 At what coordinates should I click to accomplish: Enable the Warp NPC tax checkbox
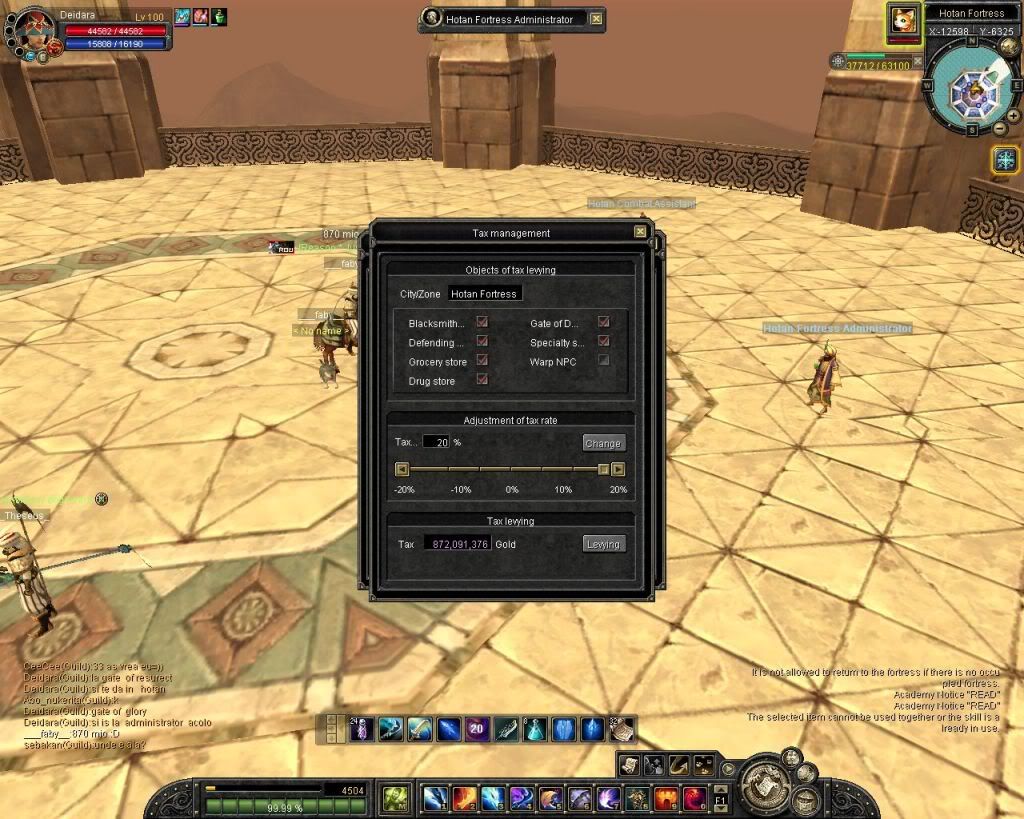point(603,361)
